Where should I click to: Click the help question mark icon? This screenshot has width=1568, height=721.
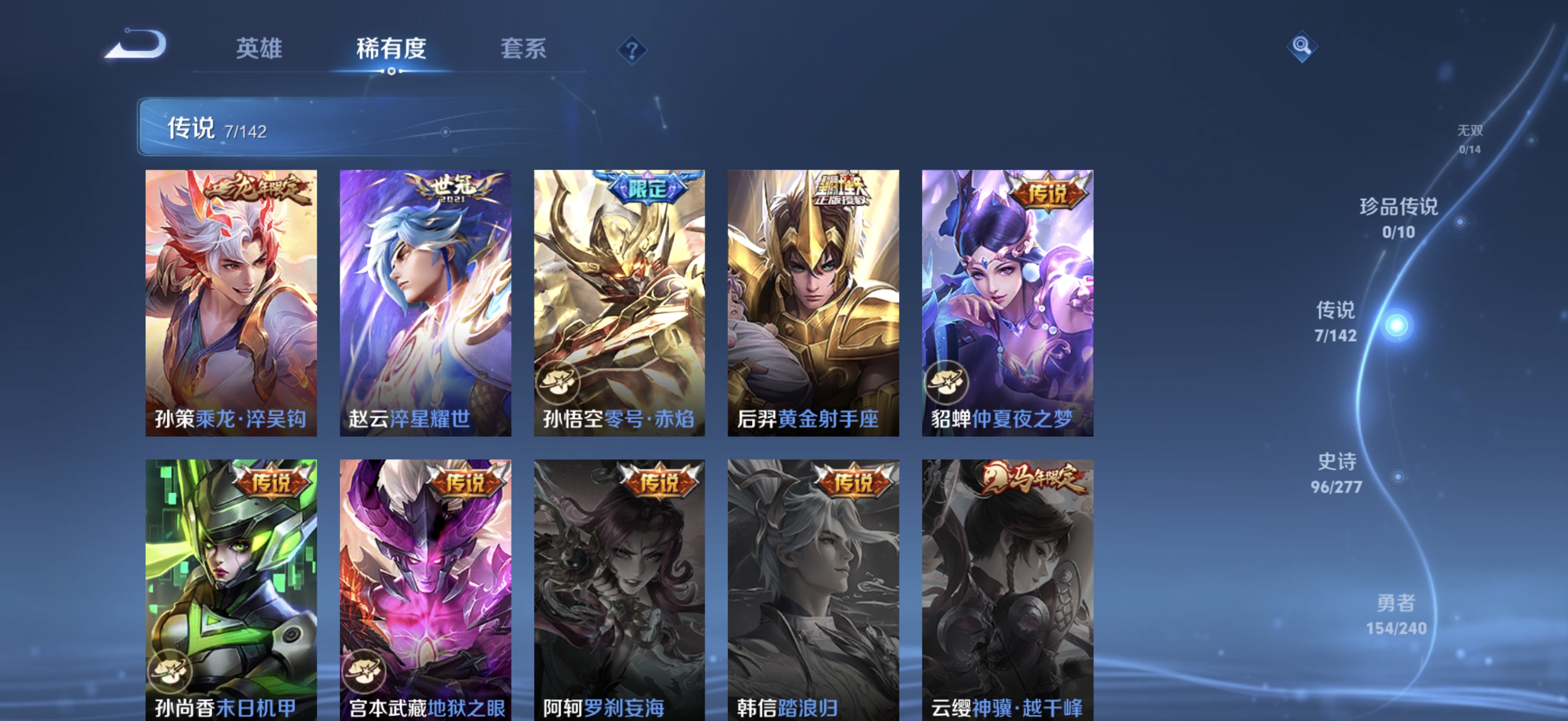[x=632, y=50]
